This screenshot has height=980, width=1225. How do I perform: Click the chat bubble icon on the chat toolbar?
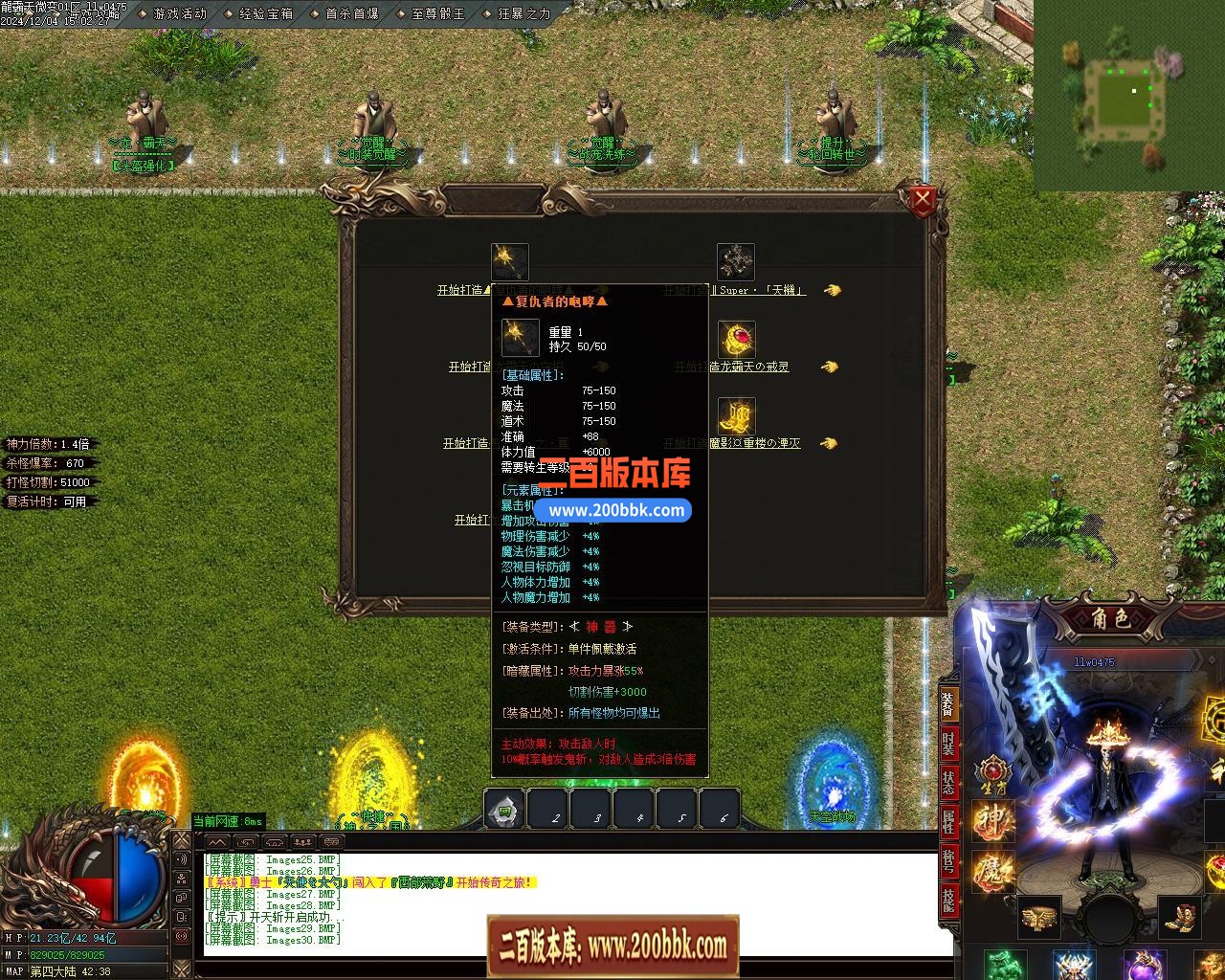pyautogui.click(x=333, y=843)
